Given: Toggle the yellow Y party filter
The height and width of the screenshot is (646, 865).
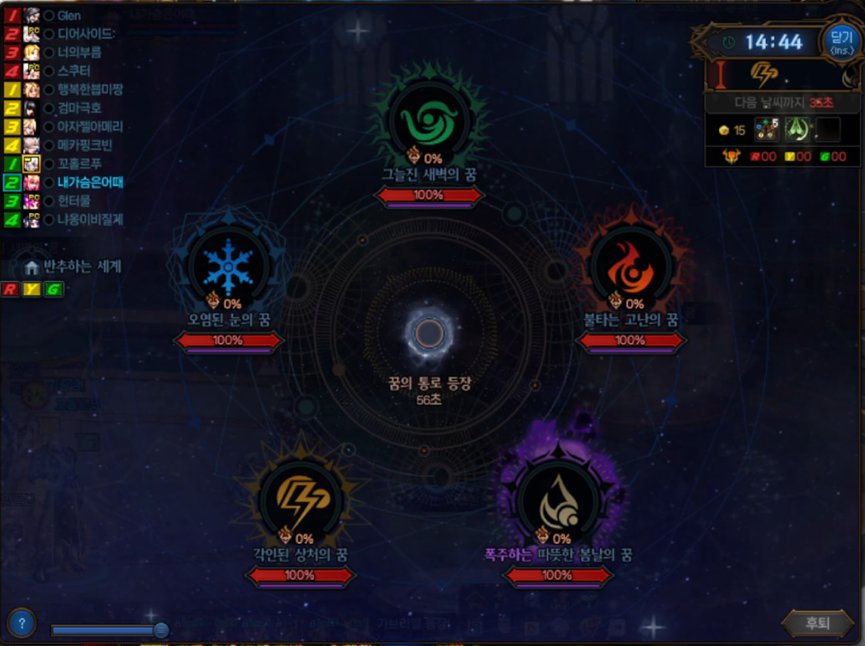Looking at the screenshot, I should (32, 289).
